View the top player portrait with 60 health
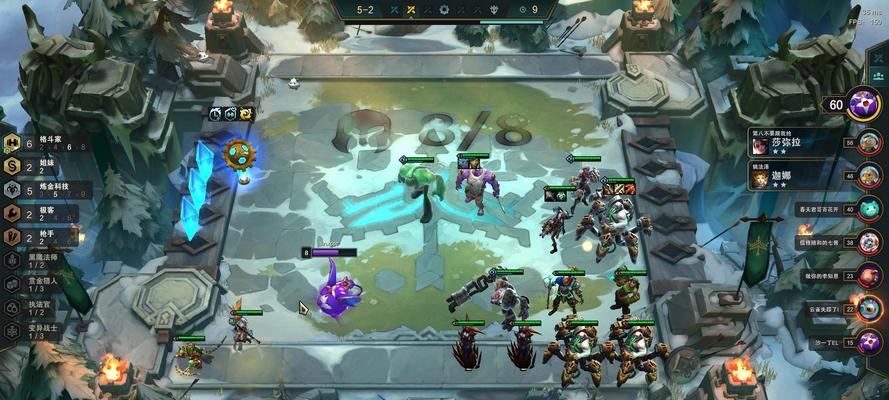 coord(863,103)
